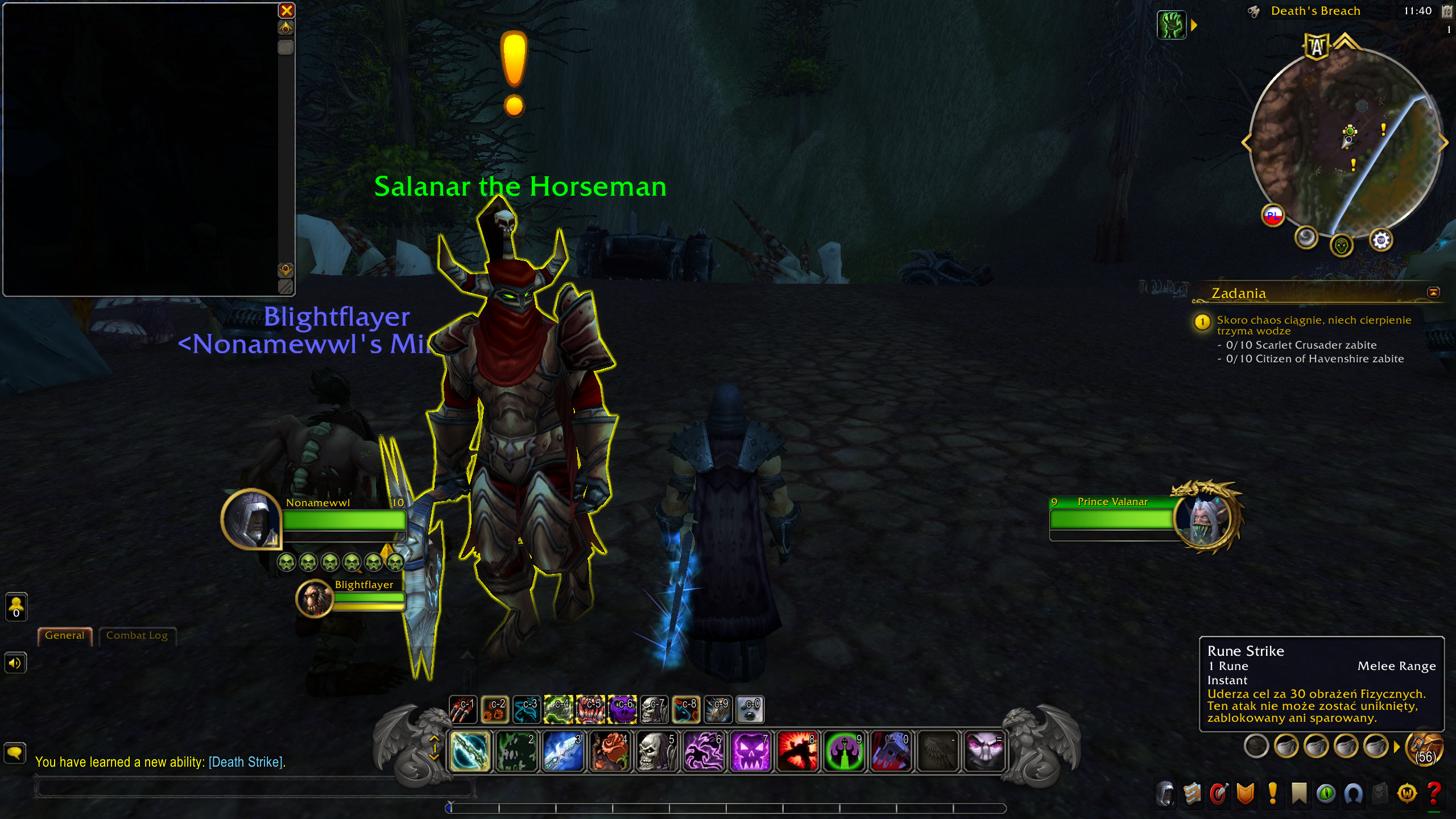
Task: Open the Dungeon Finder green eye icon
Action: (x=1326, y=793)
